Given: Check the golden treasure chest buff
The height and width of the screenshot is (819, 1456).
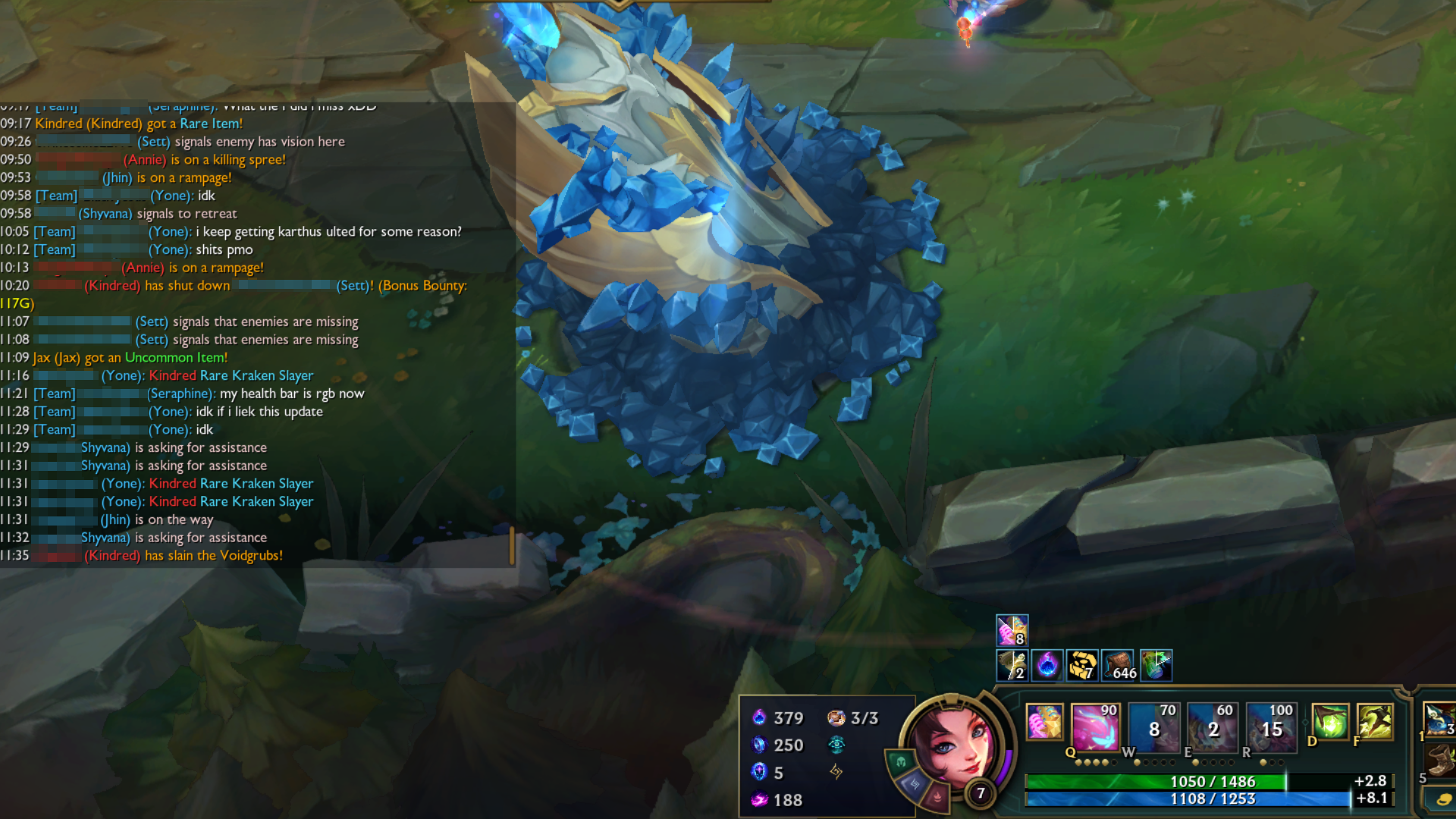Looking at the screenshot, I should pos(1083,665).
